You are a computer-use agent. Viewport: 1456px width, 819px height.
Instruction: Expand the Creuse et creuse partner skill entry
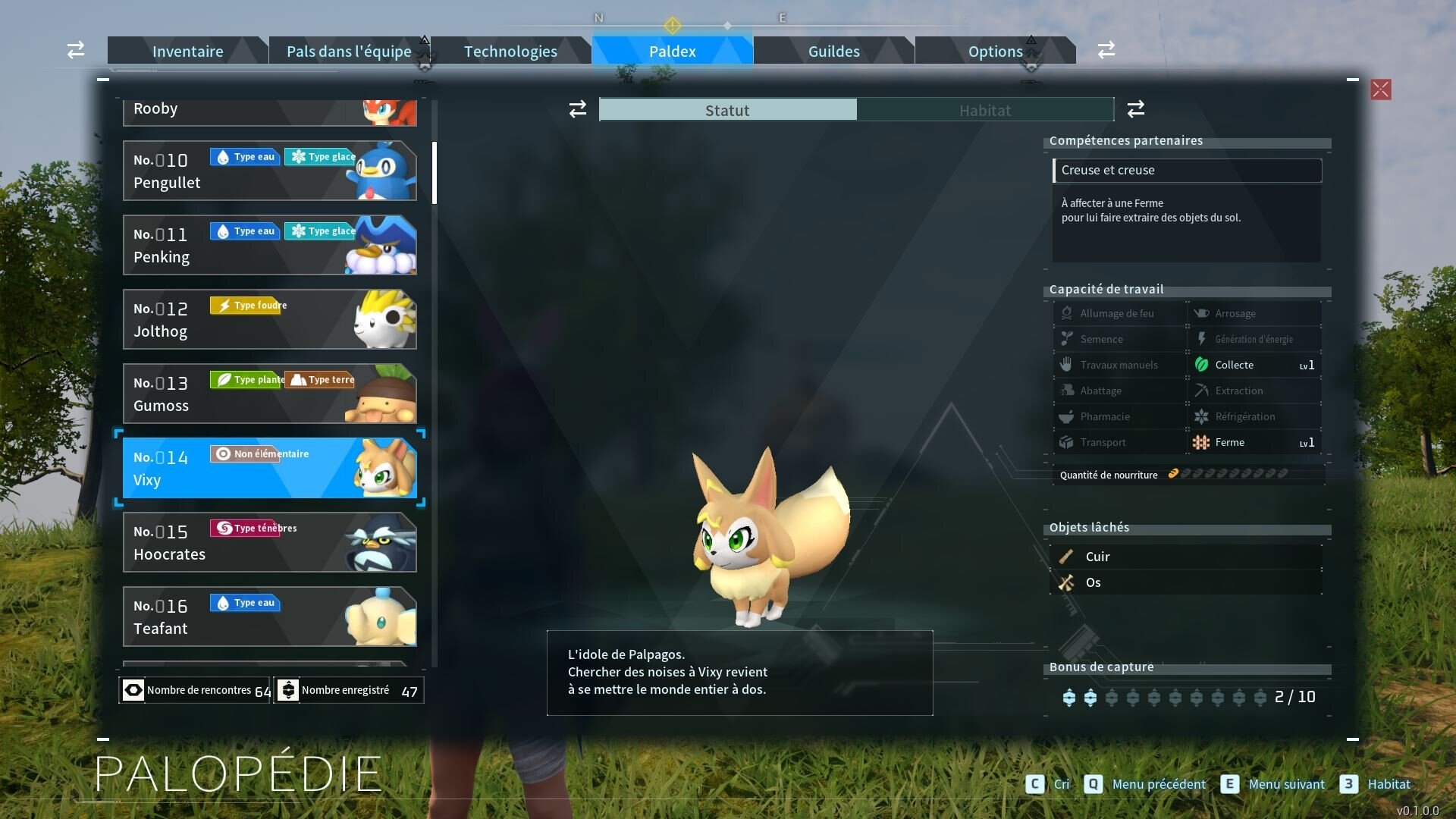[1187, 170]
